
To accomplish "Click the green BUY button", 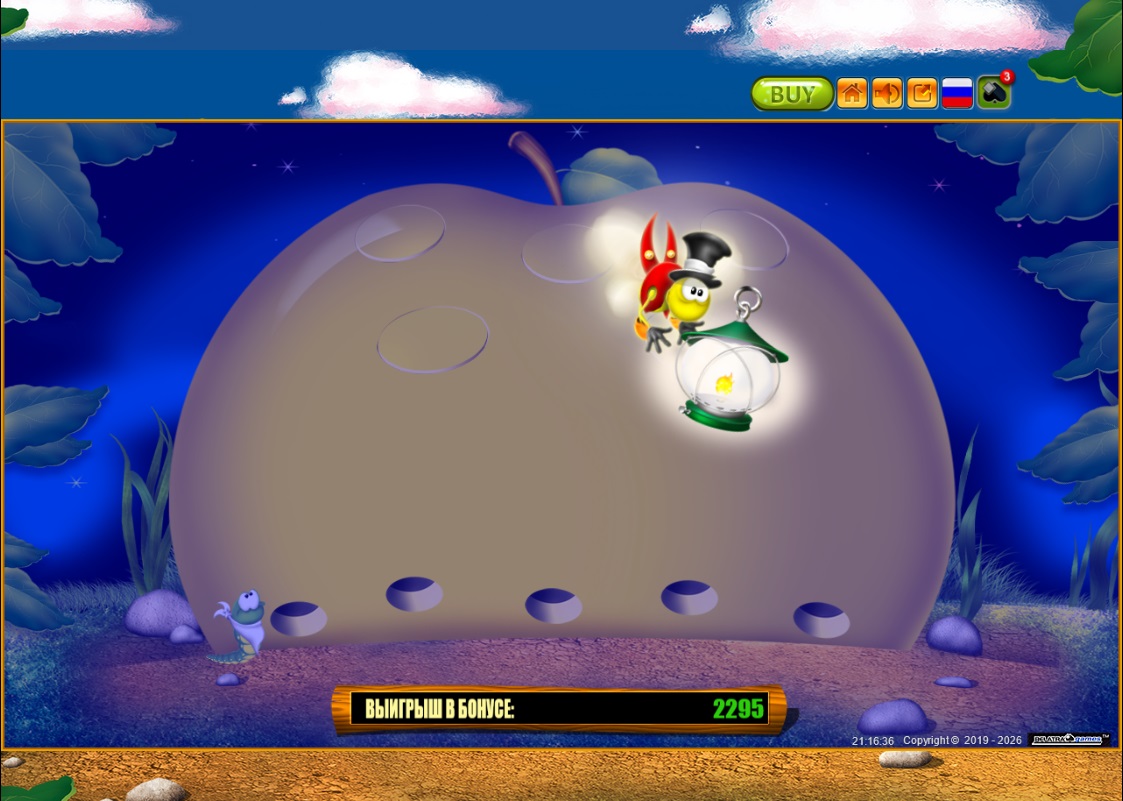I will tap(792, 94).
